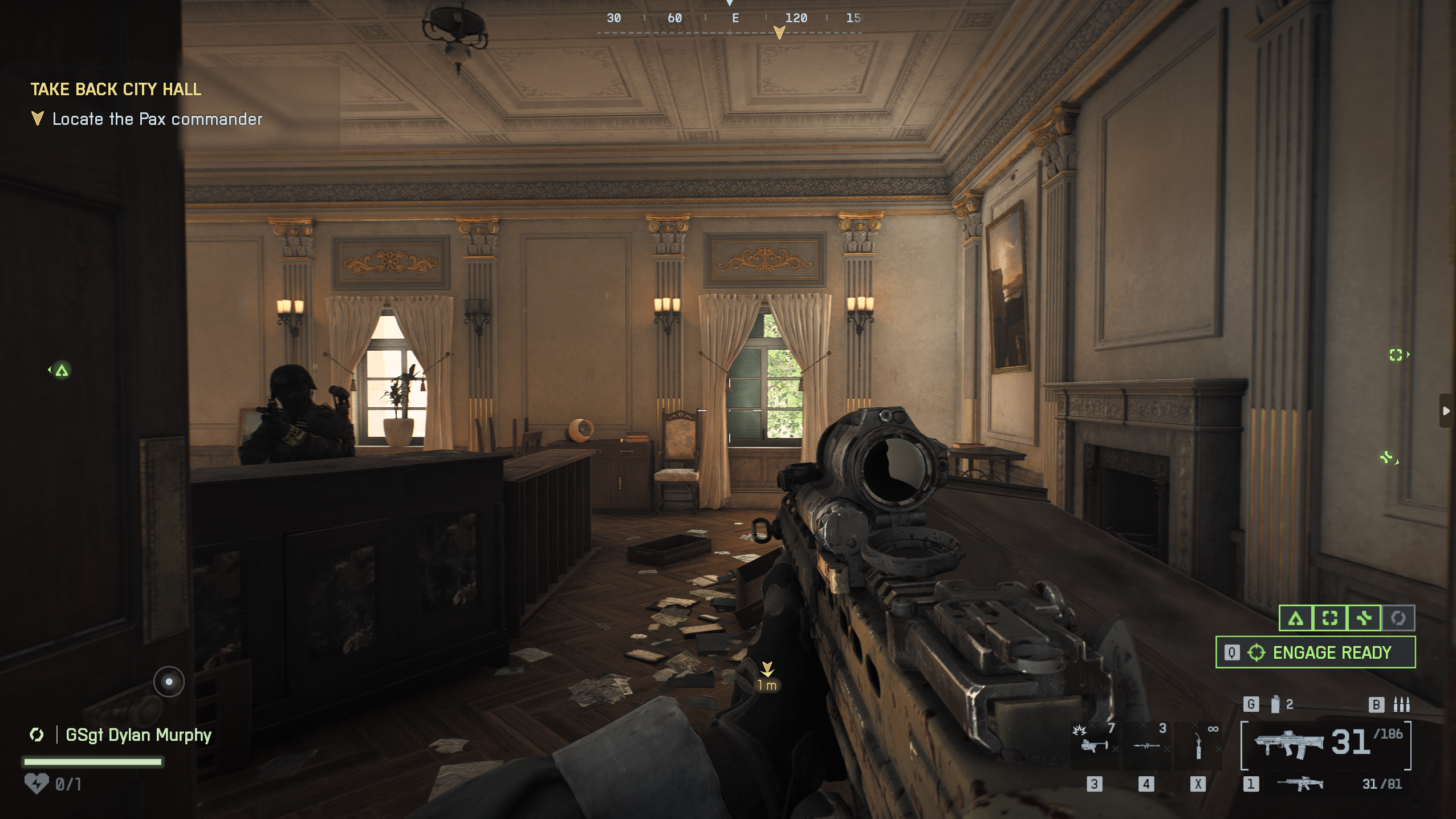Open the Locate the Pax commander objective
The height and width of the screenshot is (819, 1456).
157,119
